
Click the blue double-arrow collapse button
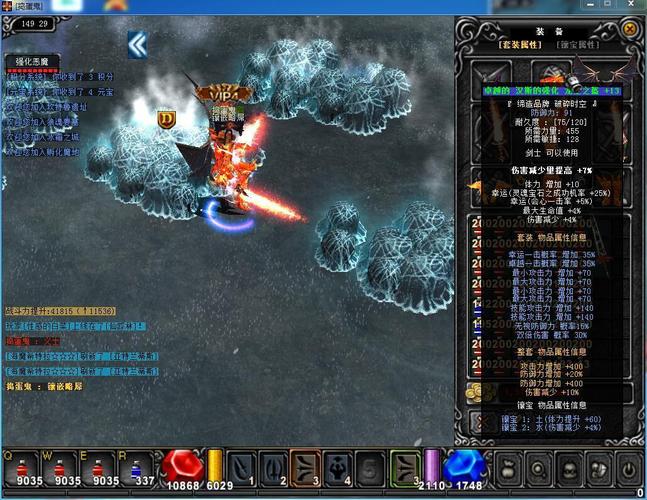137,44
